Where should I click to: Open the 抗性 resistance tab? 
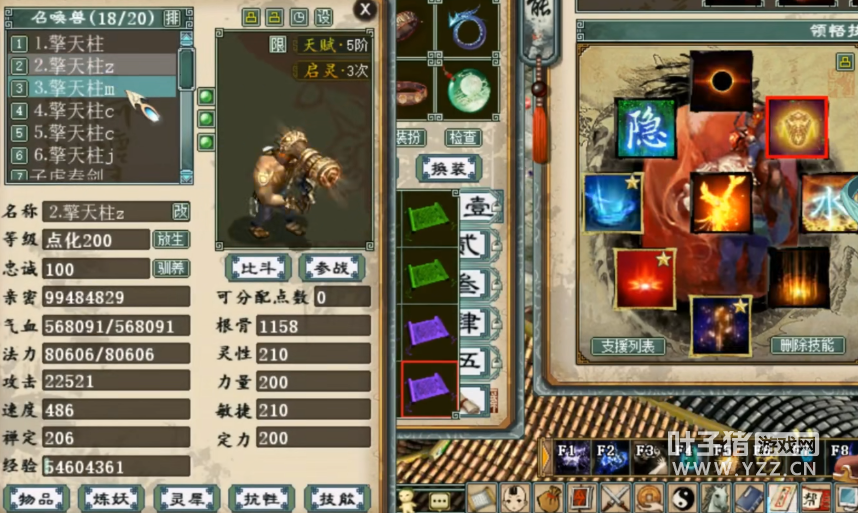260,498
